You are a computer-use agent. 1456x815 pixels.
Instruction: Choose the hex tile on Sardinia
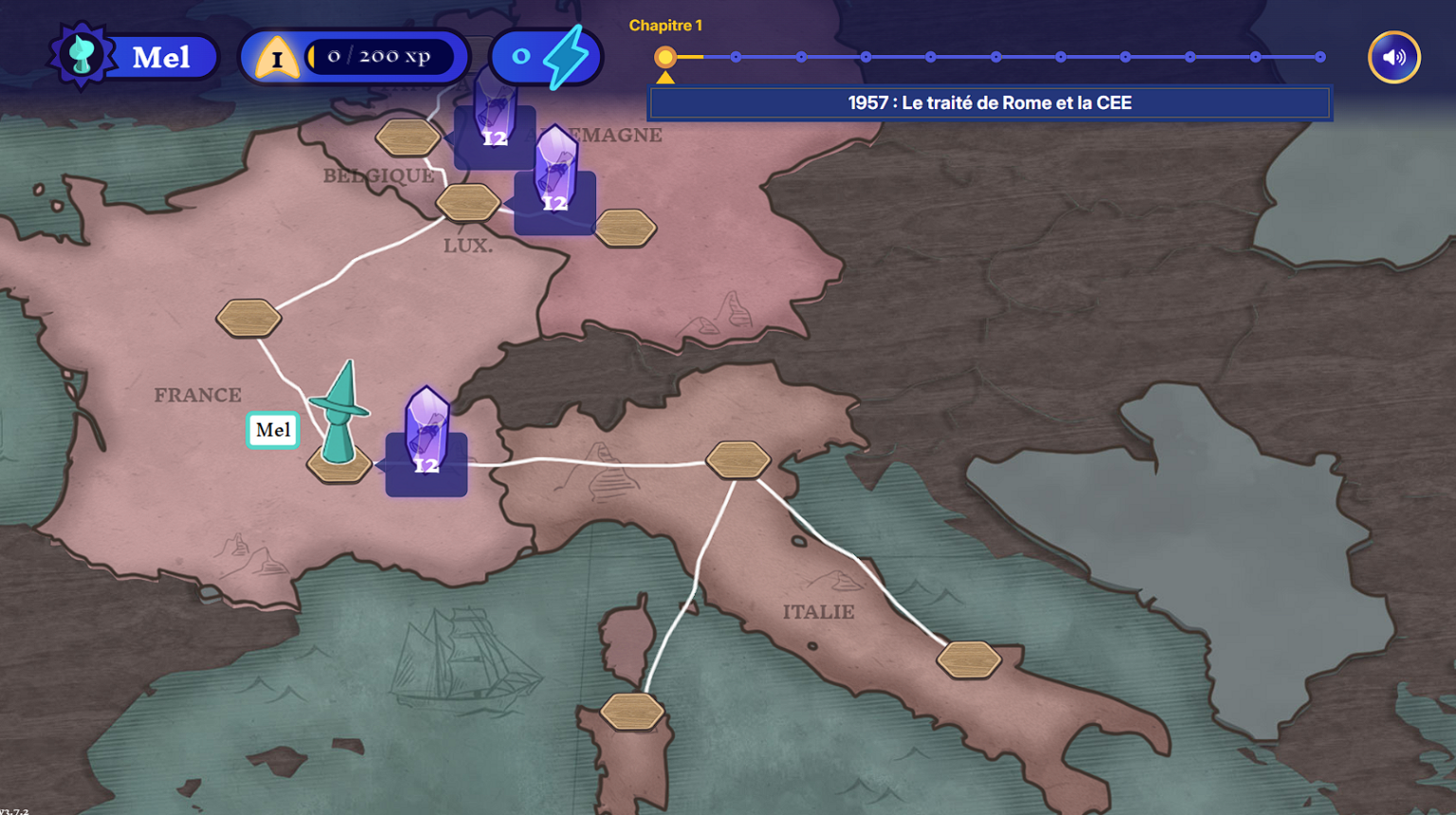pyautogui.click(x=632, y=712)
